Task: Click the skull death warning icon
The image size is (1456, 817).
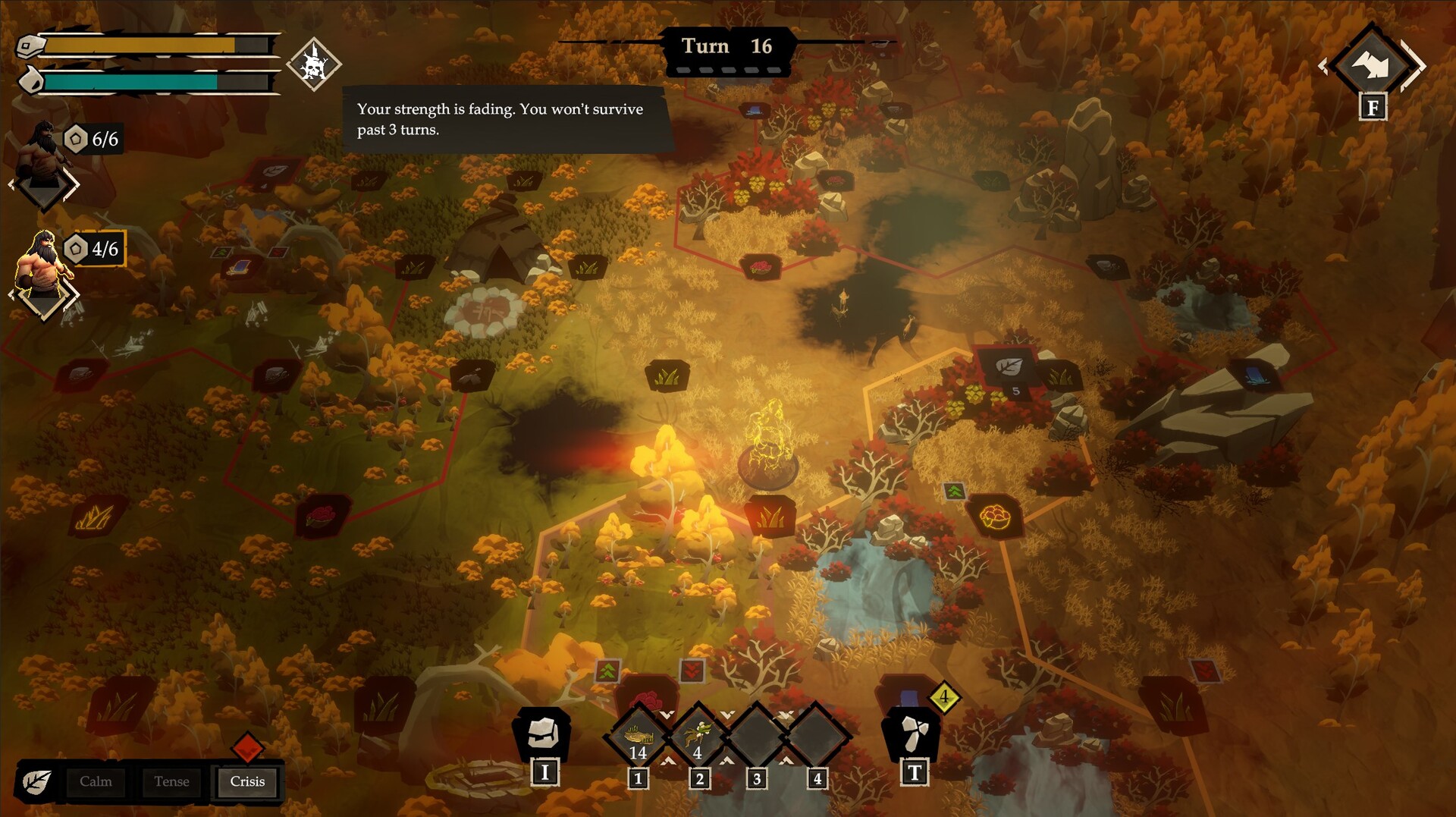Action: coord(314,65)
